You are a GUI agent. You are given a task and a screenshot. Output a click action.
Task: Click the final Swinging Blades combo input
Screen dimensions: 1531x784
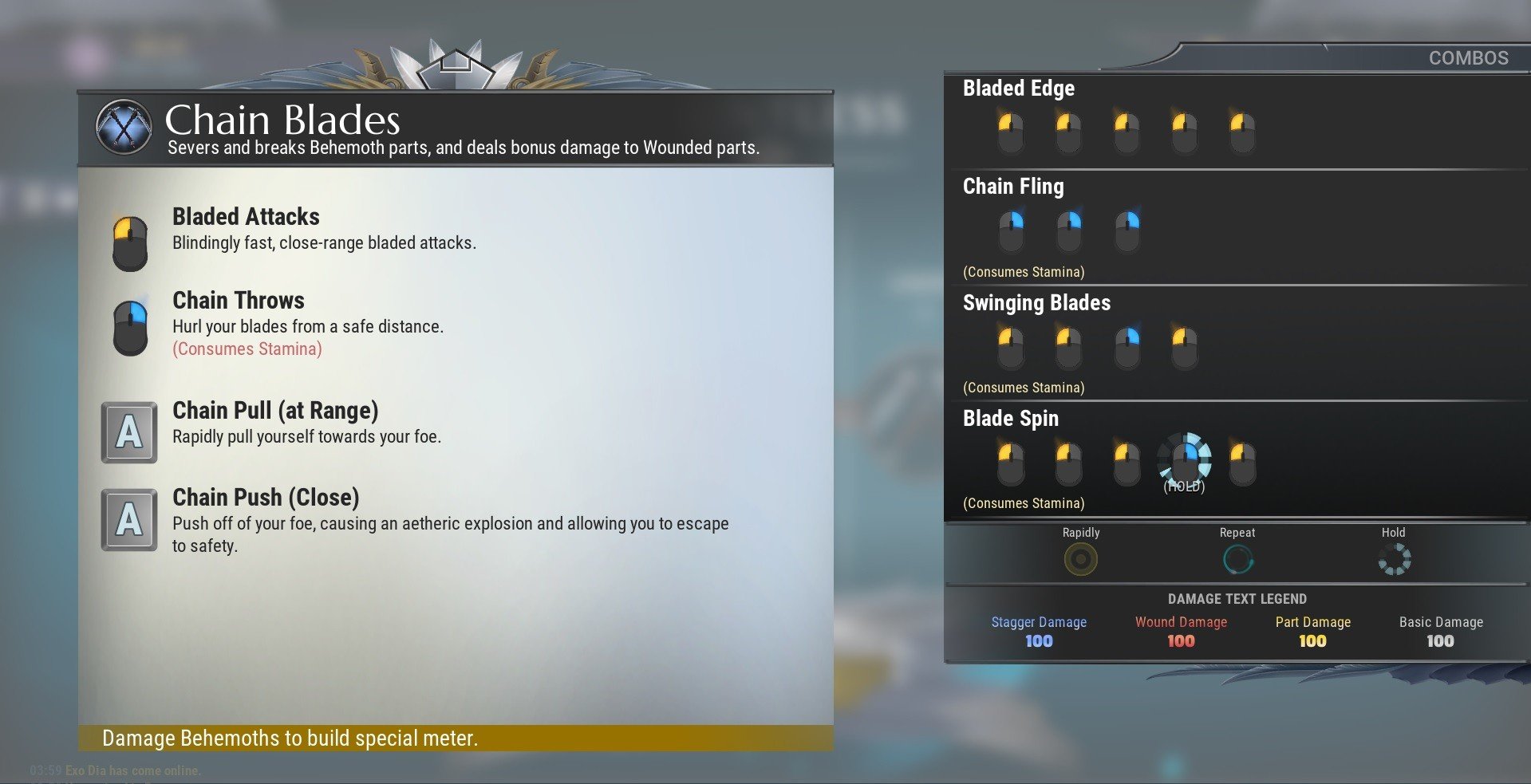point(1184,345)
